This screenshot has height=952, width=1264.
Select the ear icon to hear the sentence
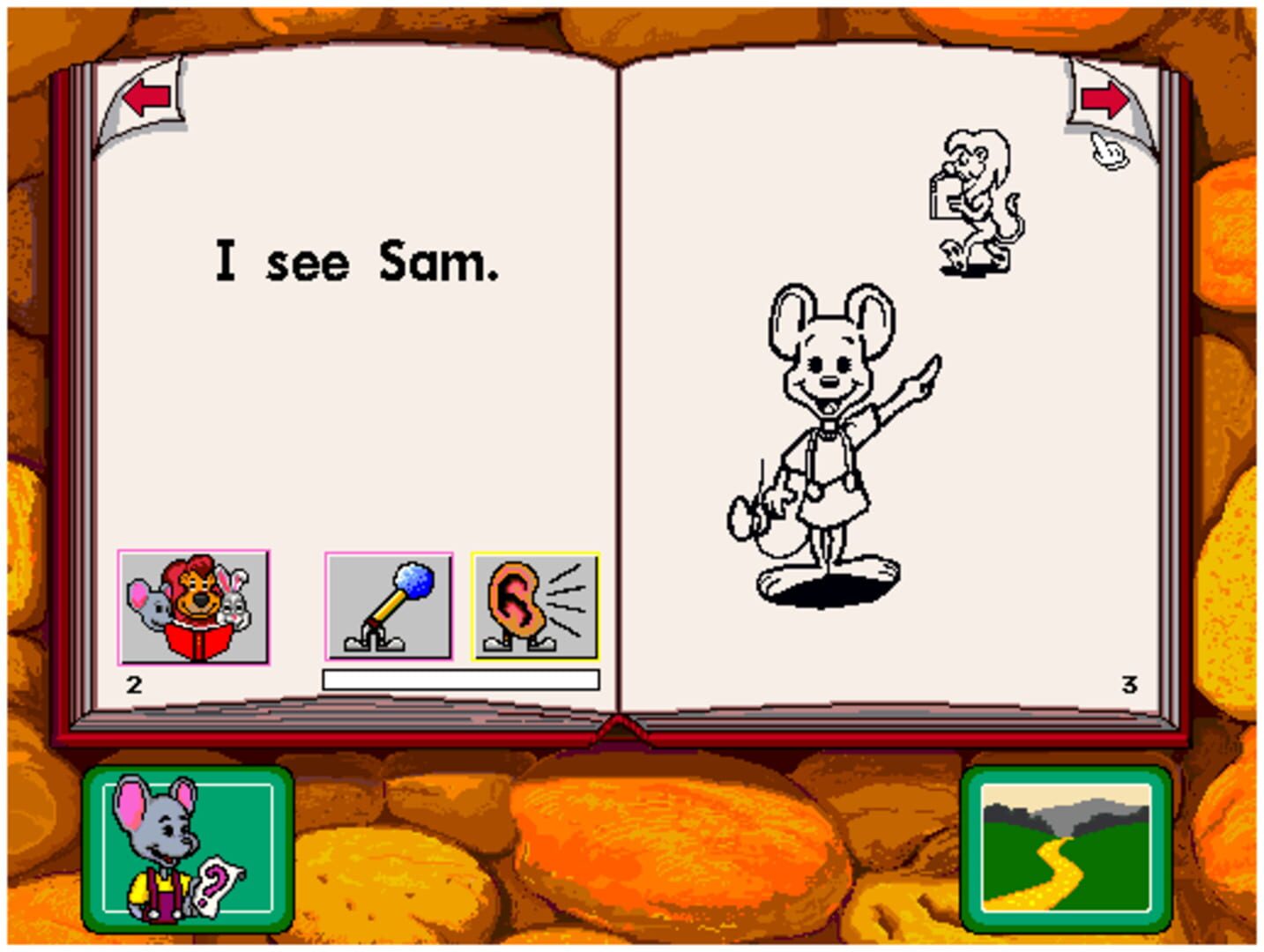(x=533, y=606)
